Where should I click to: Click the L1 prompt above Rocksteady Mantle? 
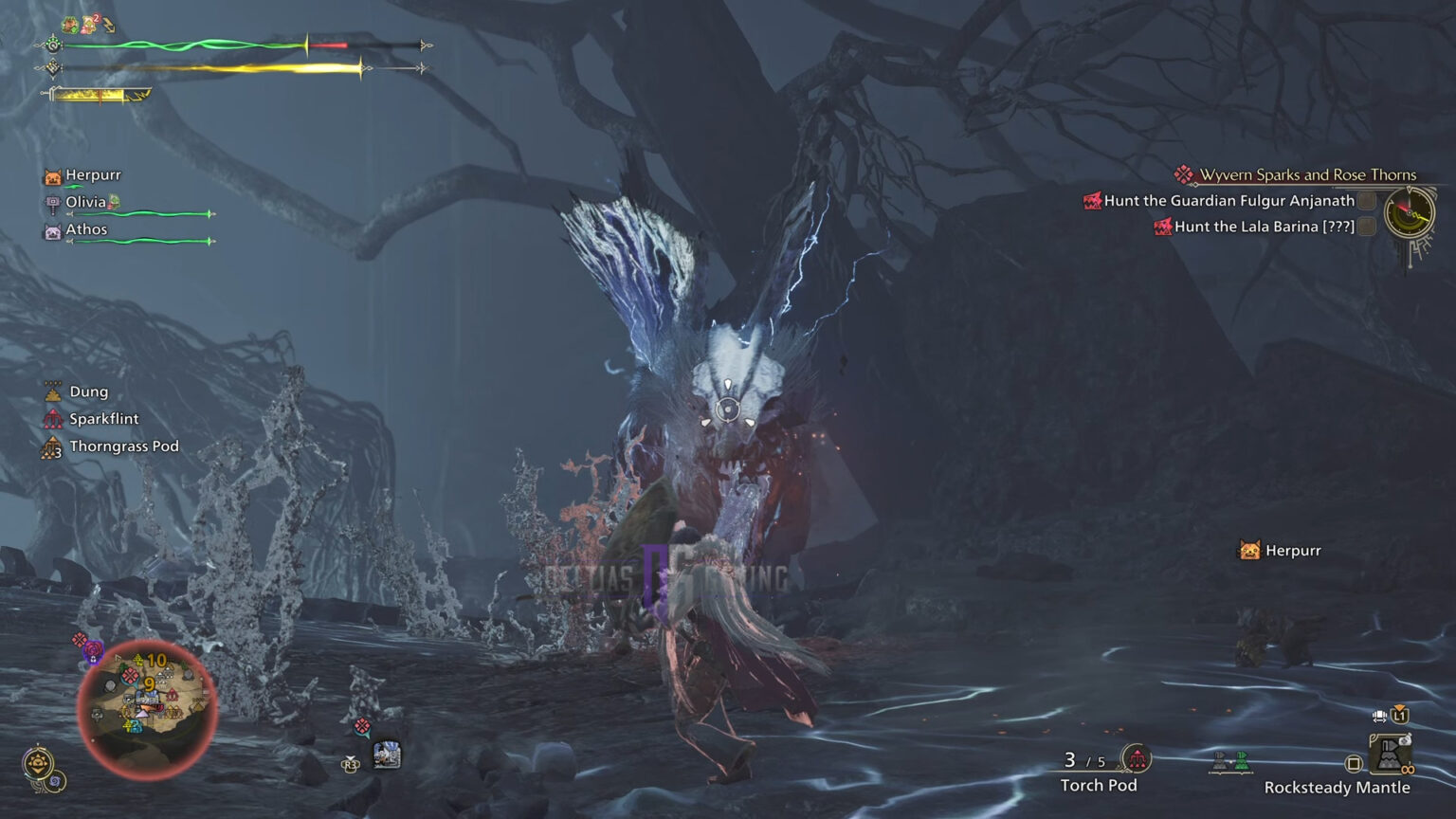1400,716
